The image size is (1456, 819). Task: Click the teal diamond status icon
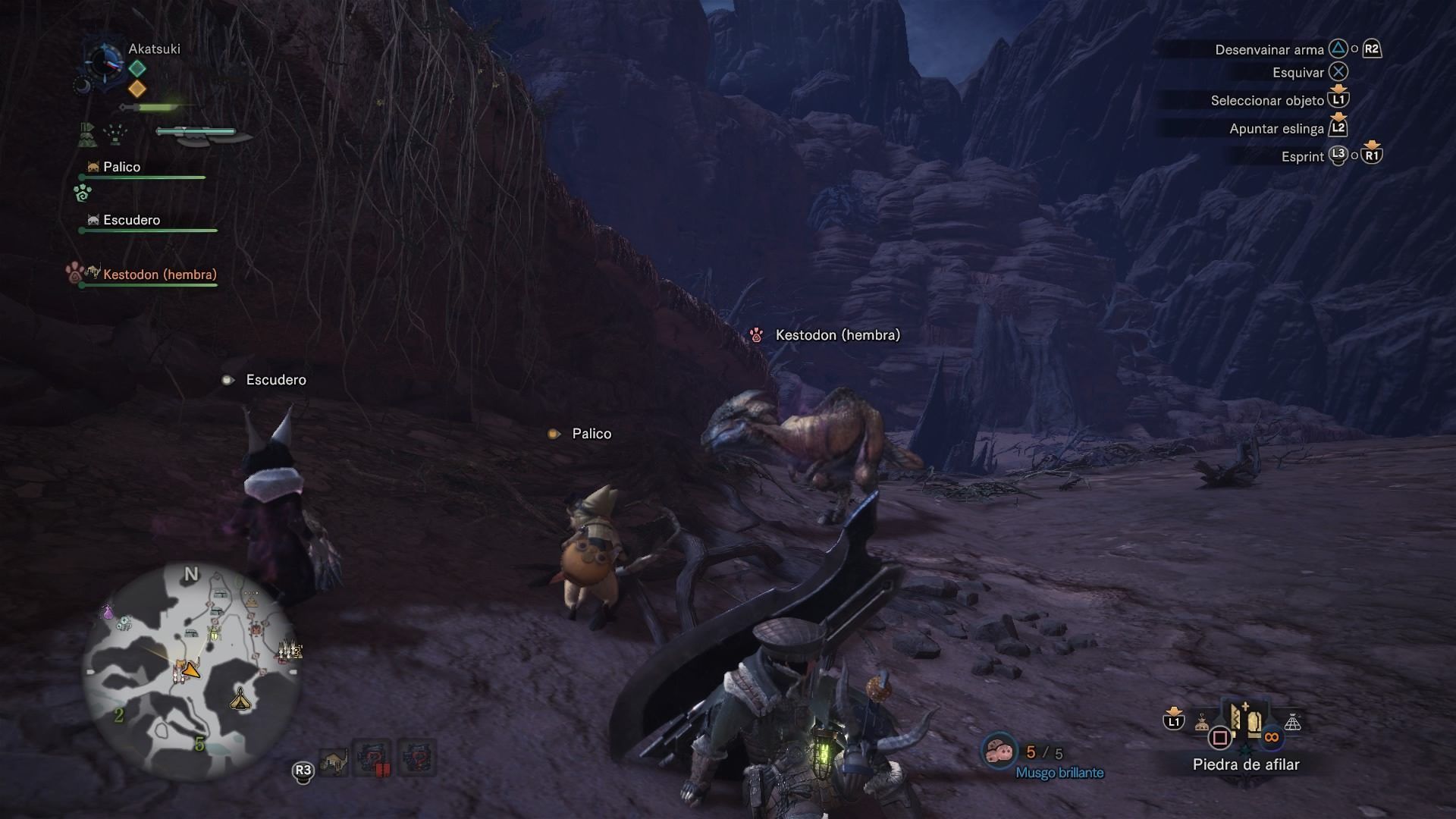click(137, 68)
